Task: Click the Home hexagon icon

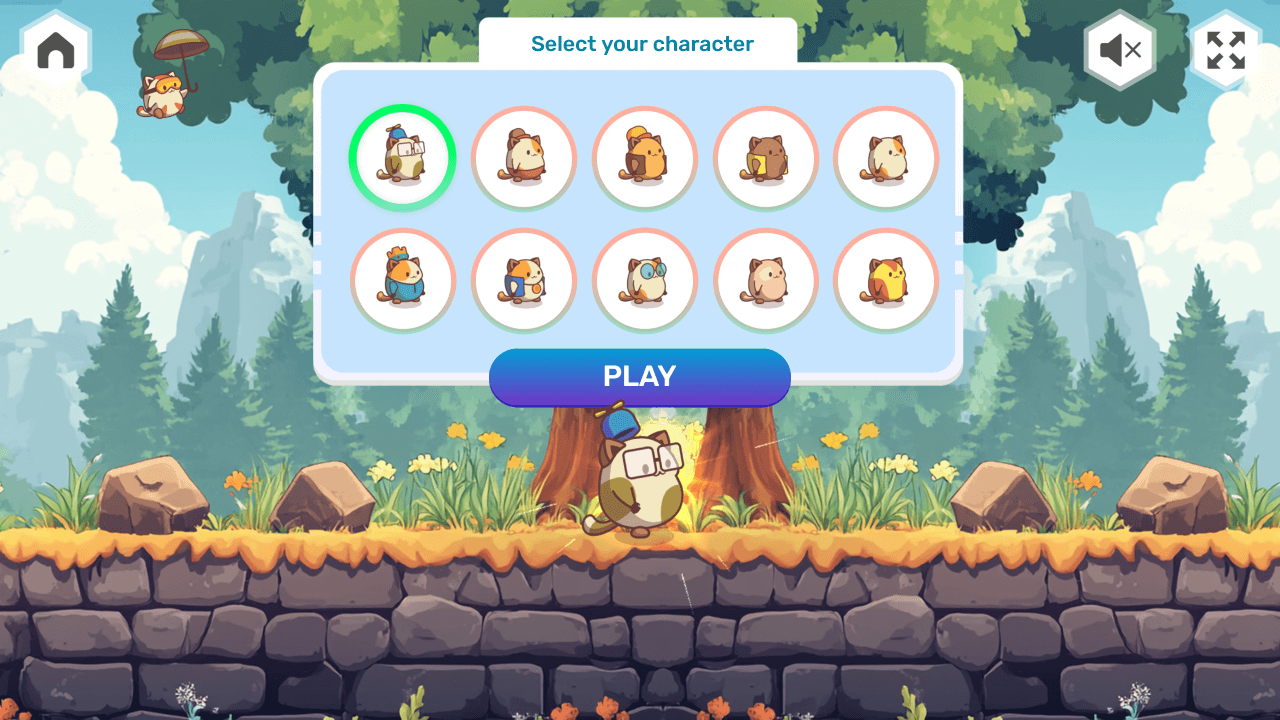Action: click(55, 48)
